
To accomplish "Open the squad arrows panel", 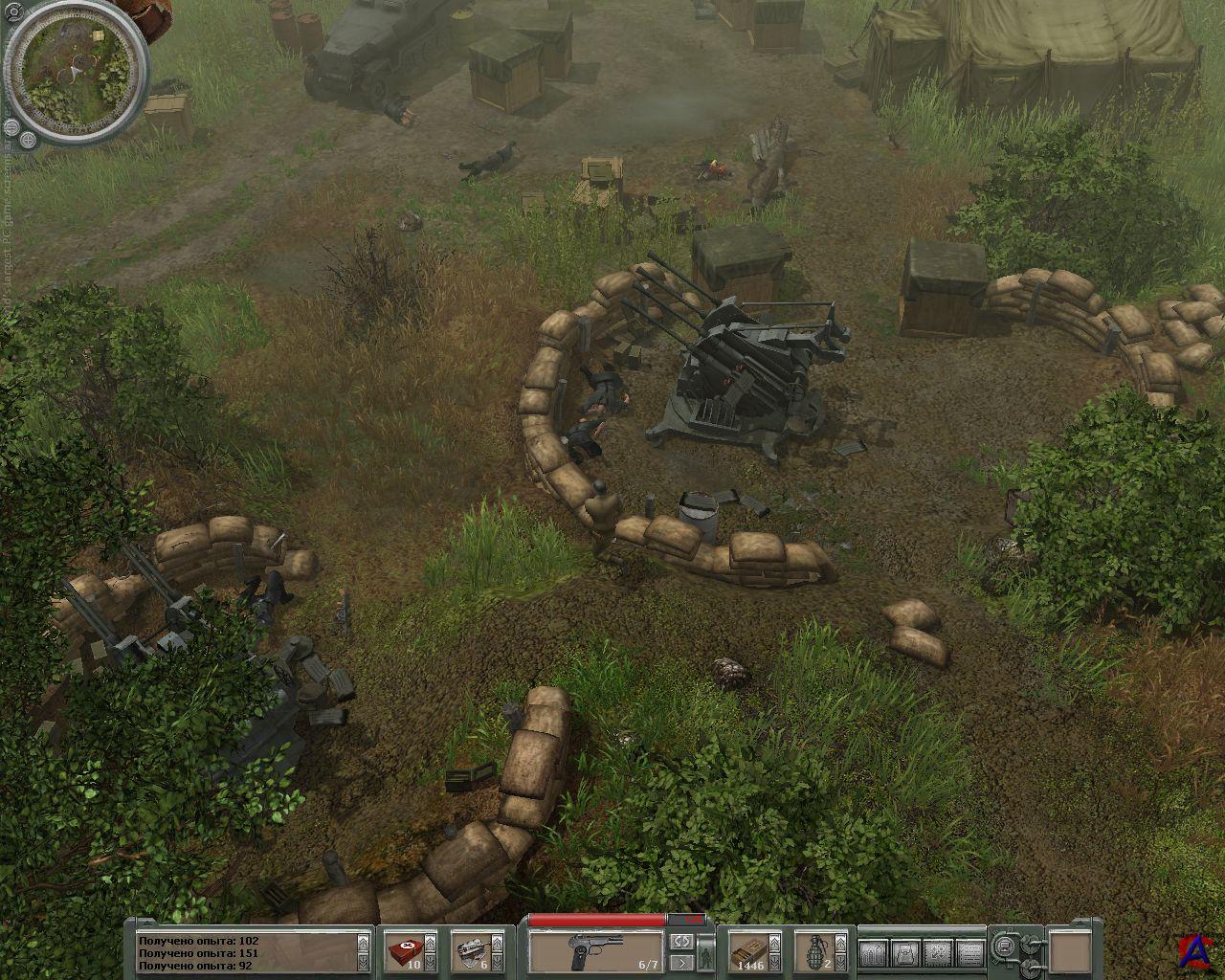I will click(x=937, y=953).
